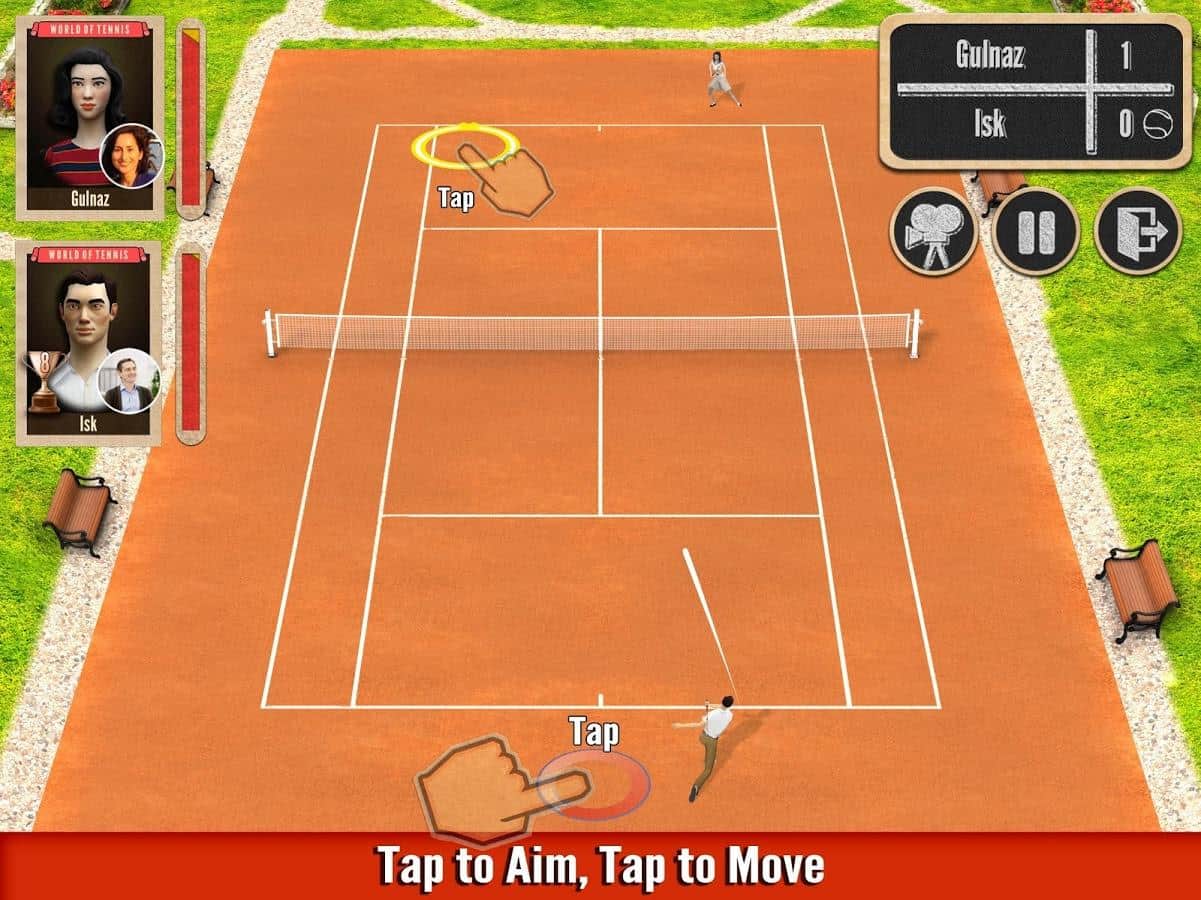Open Isk's player card

pos(89,343)
